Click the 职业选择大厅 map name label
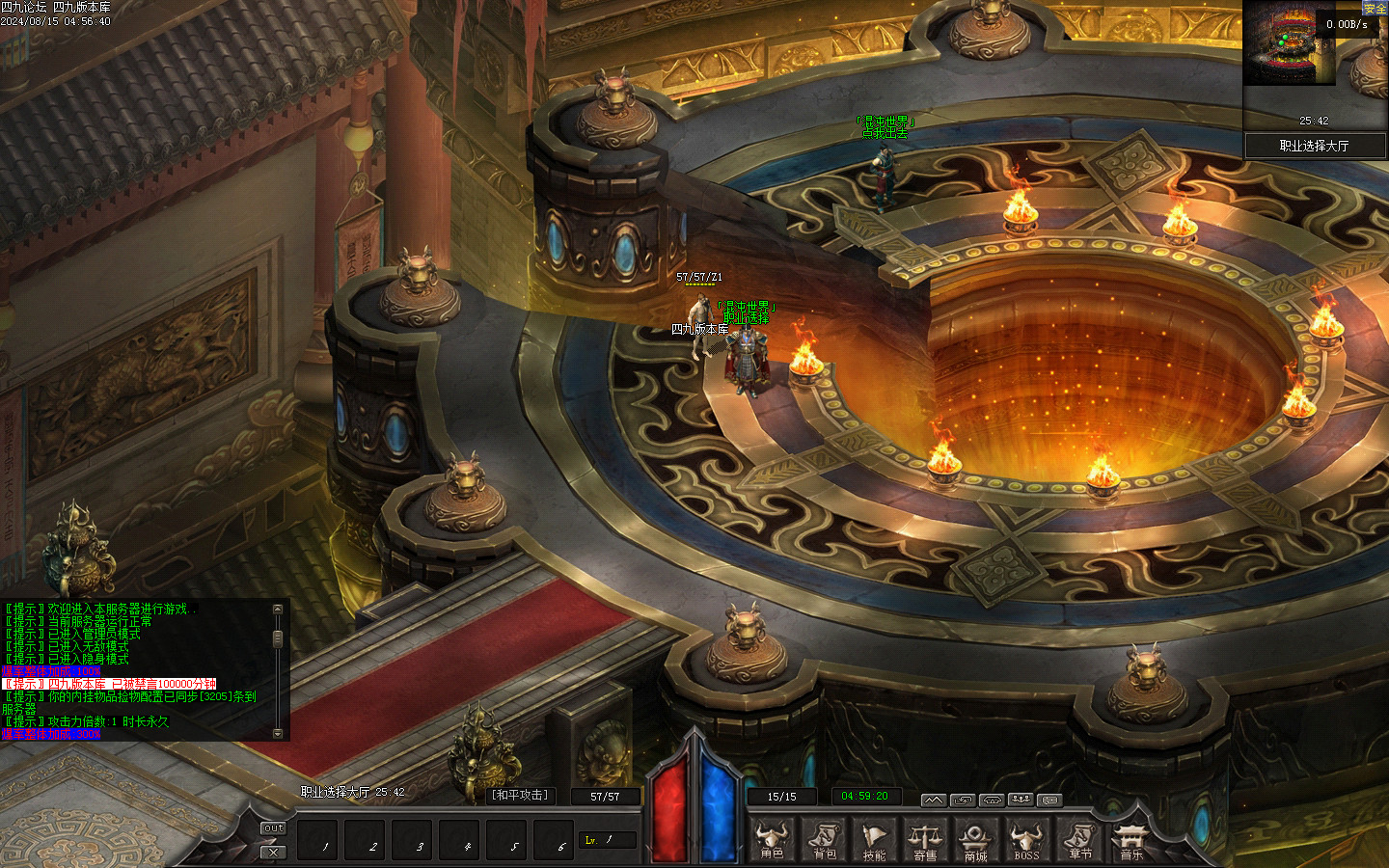 click(x=1314, y=146)
